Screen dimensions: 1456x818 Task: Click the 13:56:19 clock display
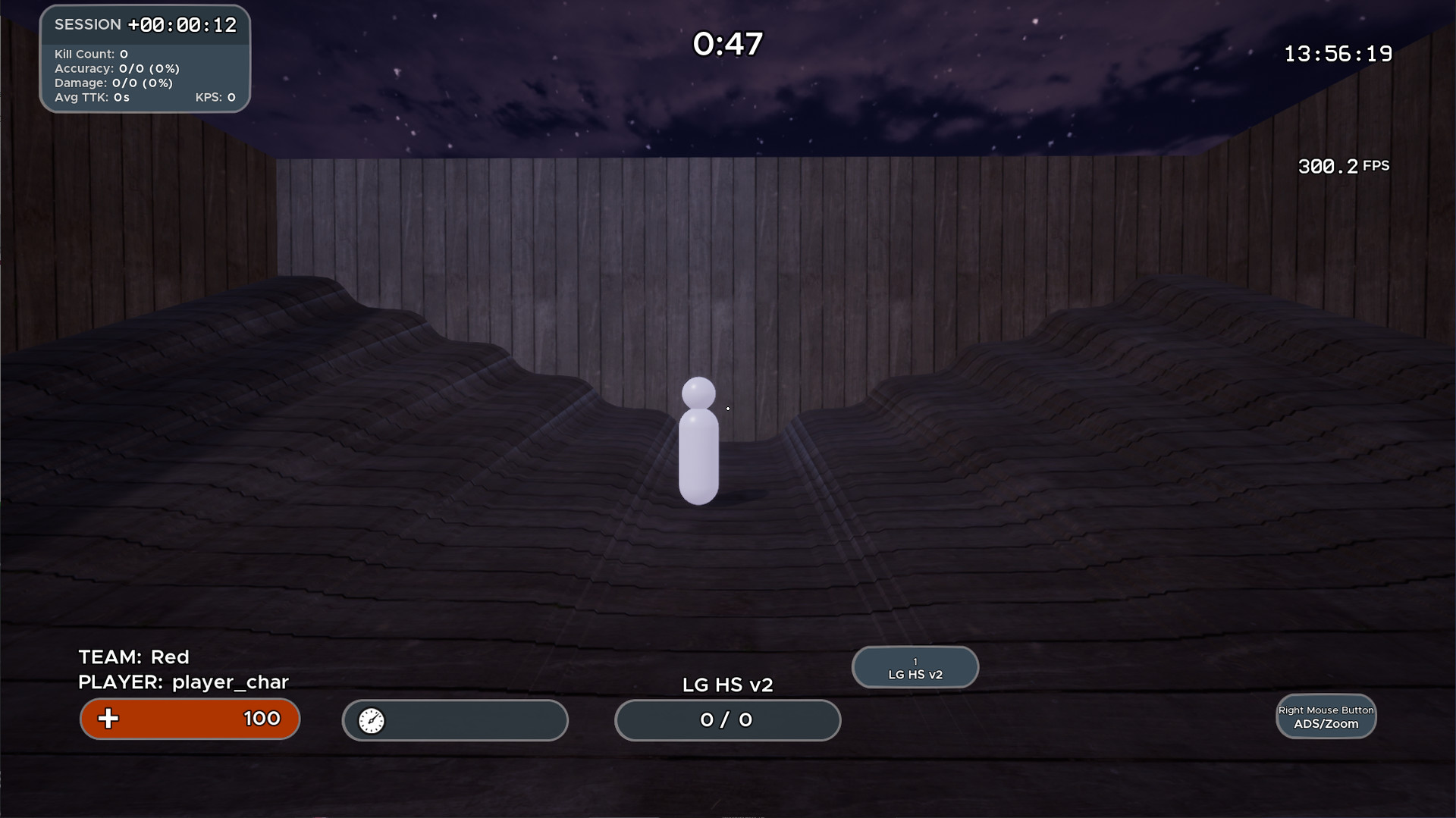tap(1337, 53)
